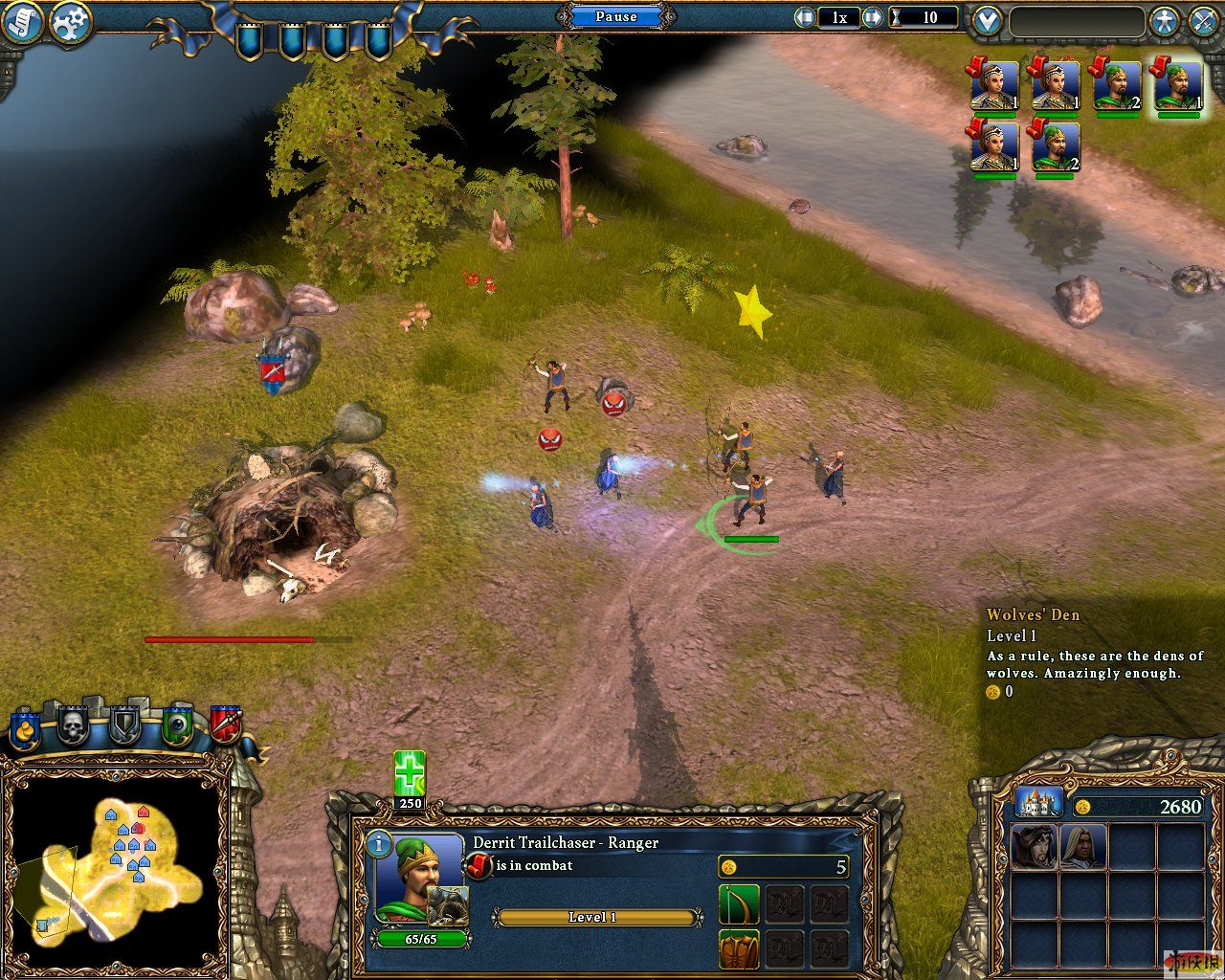1225x980 pixels.
Task: Increase the game speed
Action: pyautogui.click(x=872, y=17)
